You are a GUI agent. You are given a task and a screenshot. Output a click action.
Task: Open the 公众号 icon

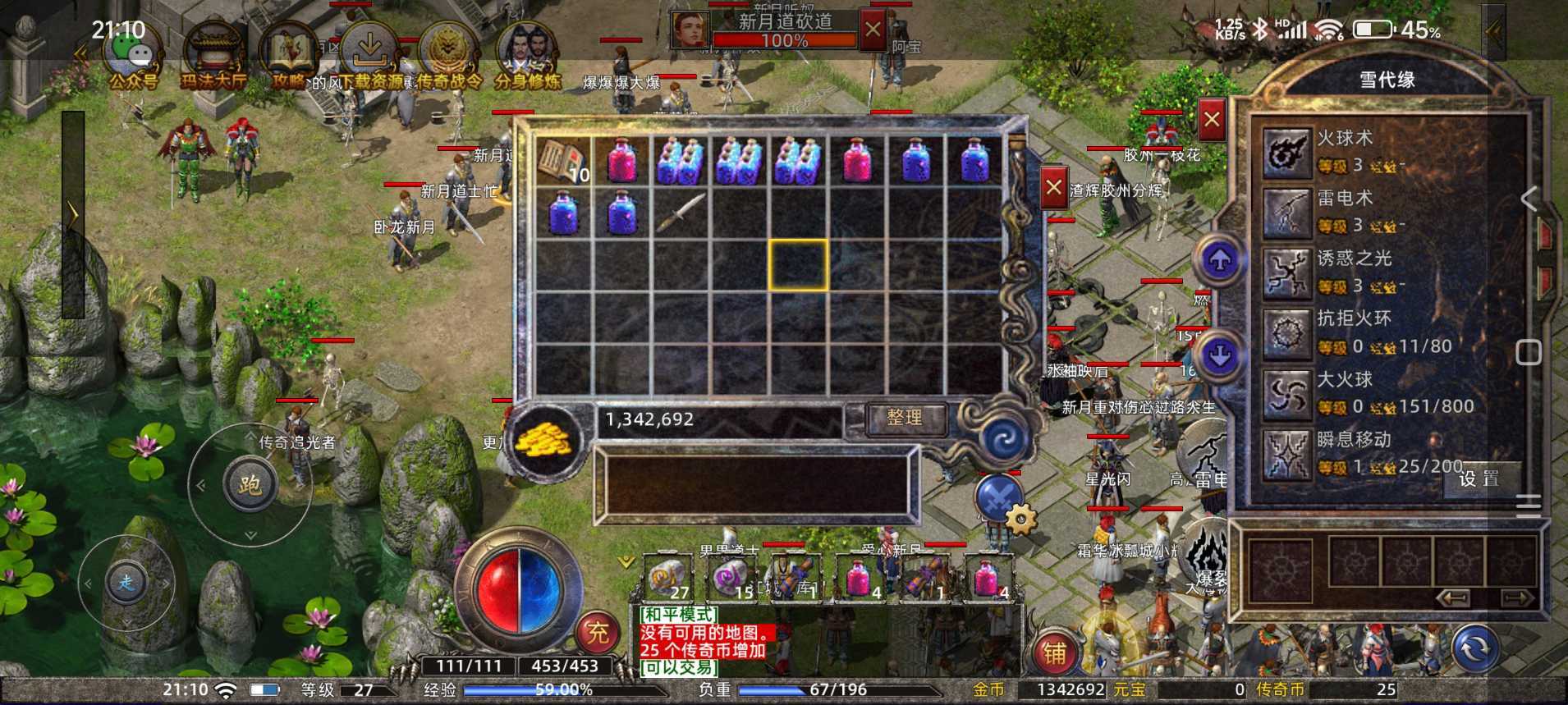pyautogui.click(x=134, y=56)
